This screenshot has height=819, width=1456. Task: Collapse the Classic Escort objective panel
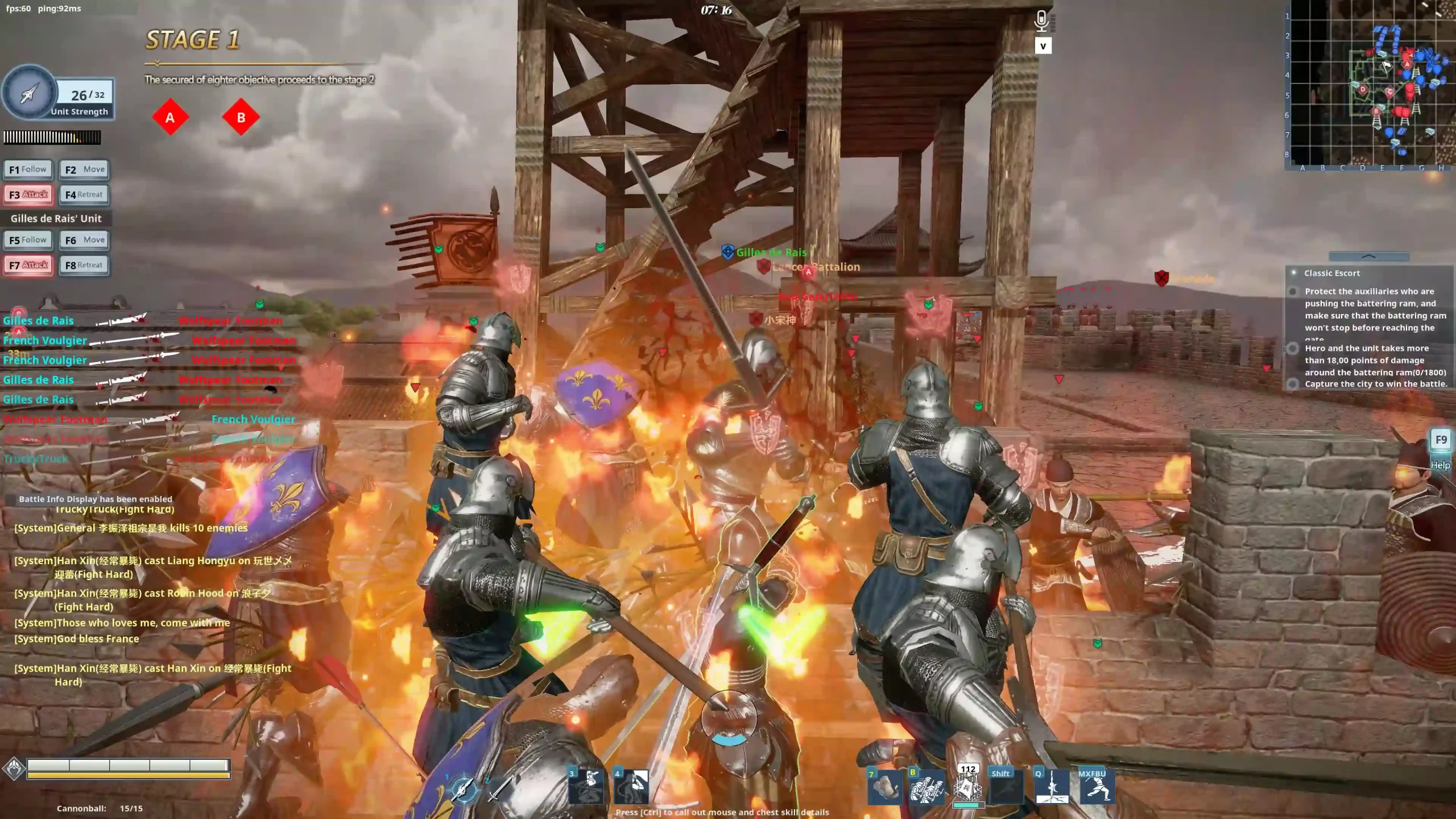1368,257
